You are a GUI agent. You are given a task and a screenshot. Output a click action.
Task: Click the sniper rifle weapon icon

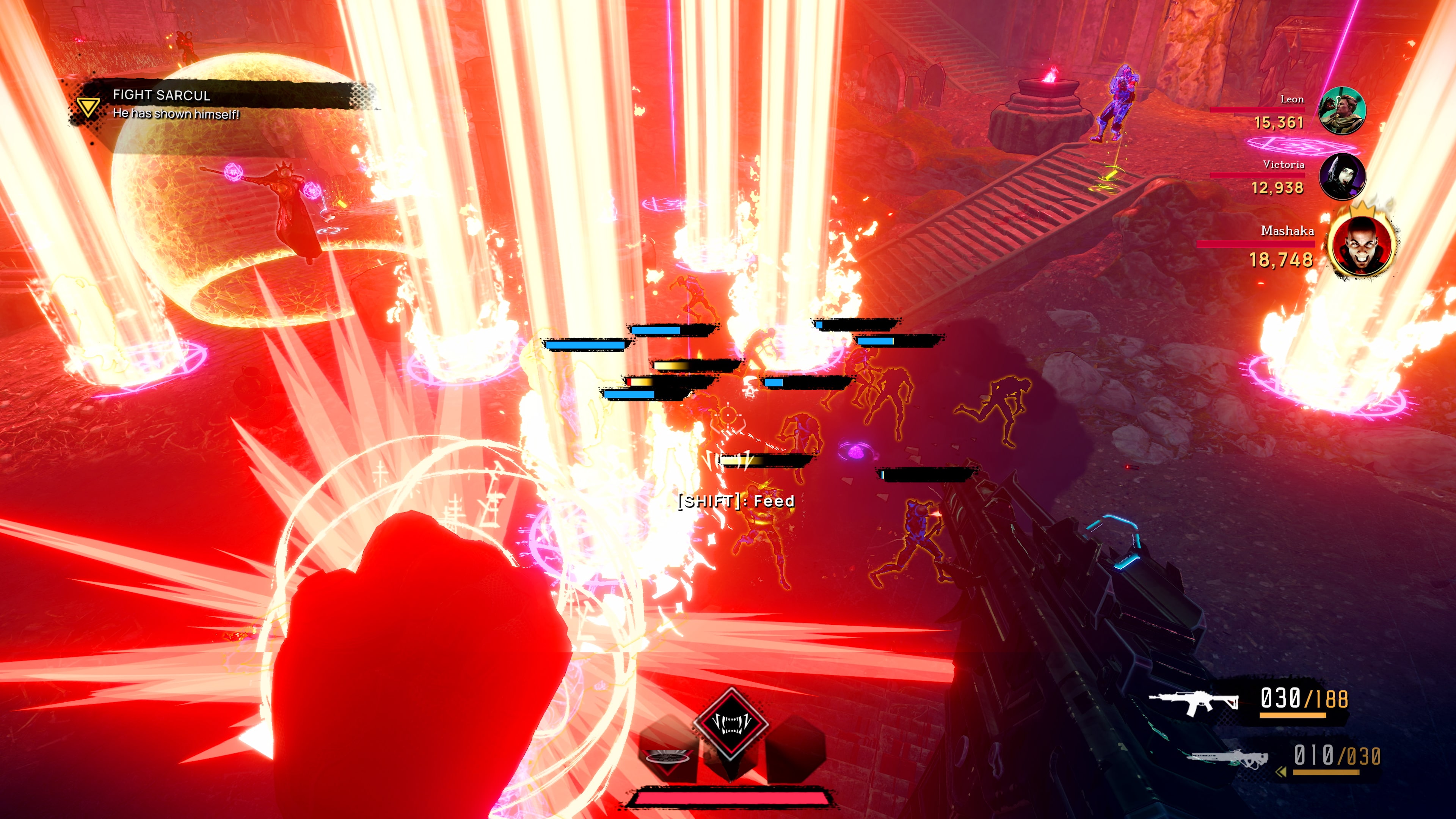pos(1227,759)
